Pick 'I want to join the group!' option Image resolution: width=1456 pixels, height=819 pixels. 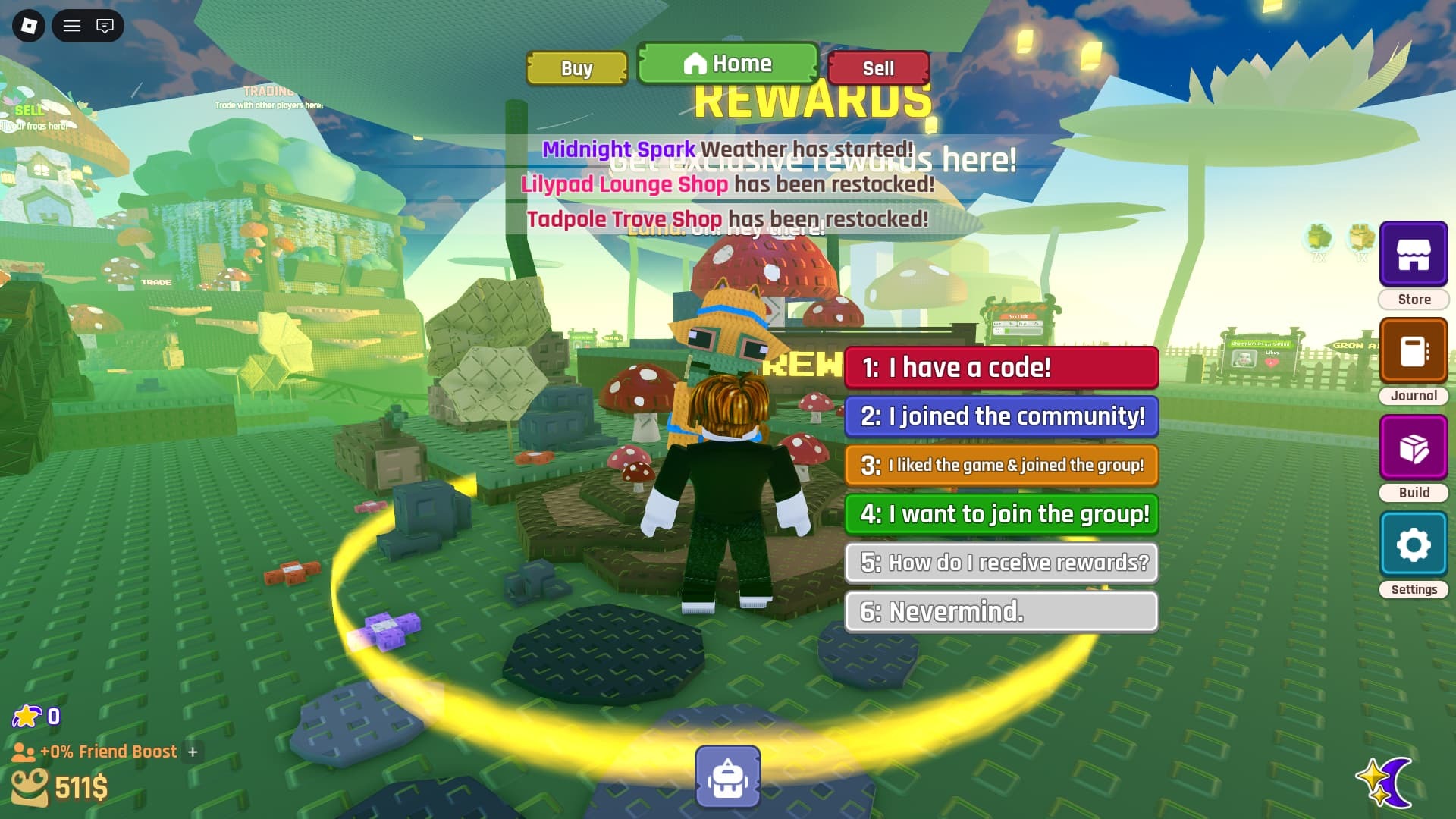tap(1001, 514)
